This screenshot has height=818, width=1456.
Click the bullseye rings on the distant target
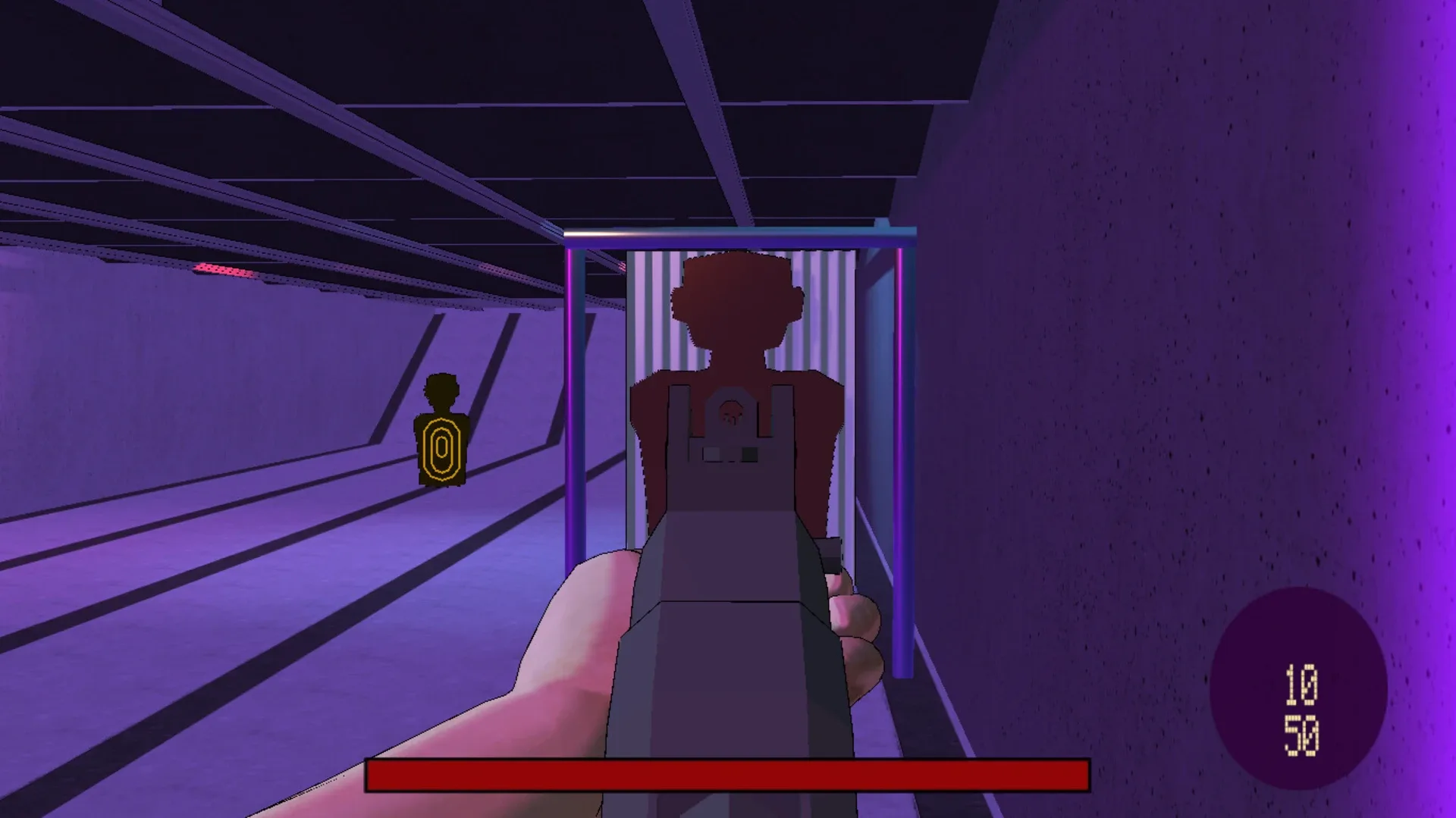[x=440, y=447]
